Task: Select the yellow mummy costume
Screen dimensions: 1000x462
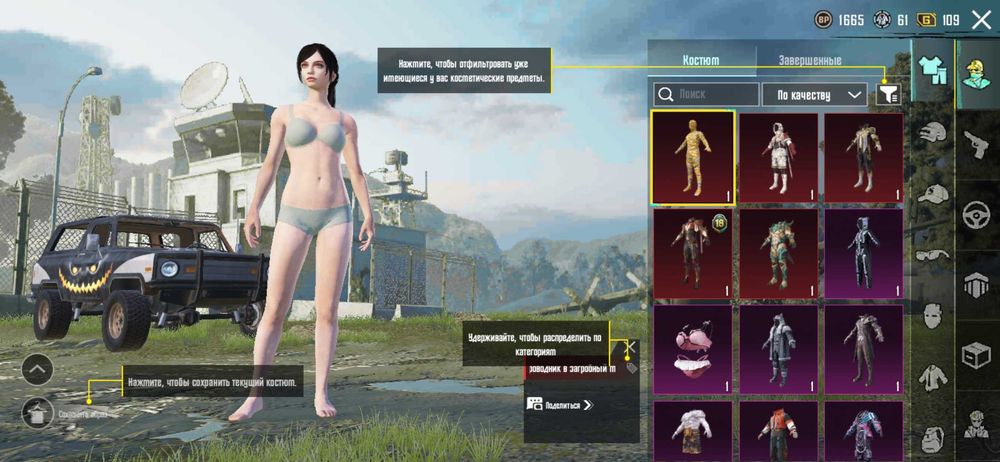Action: 692,157
